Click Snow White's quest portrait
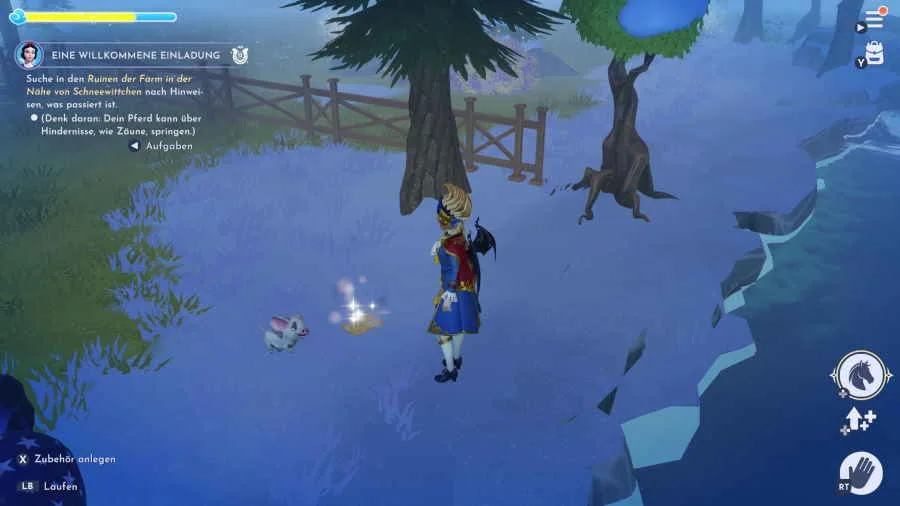 click(29, 55)
